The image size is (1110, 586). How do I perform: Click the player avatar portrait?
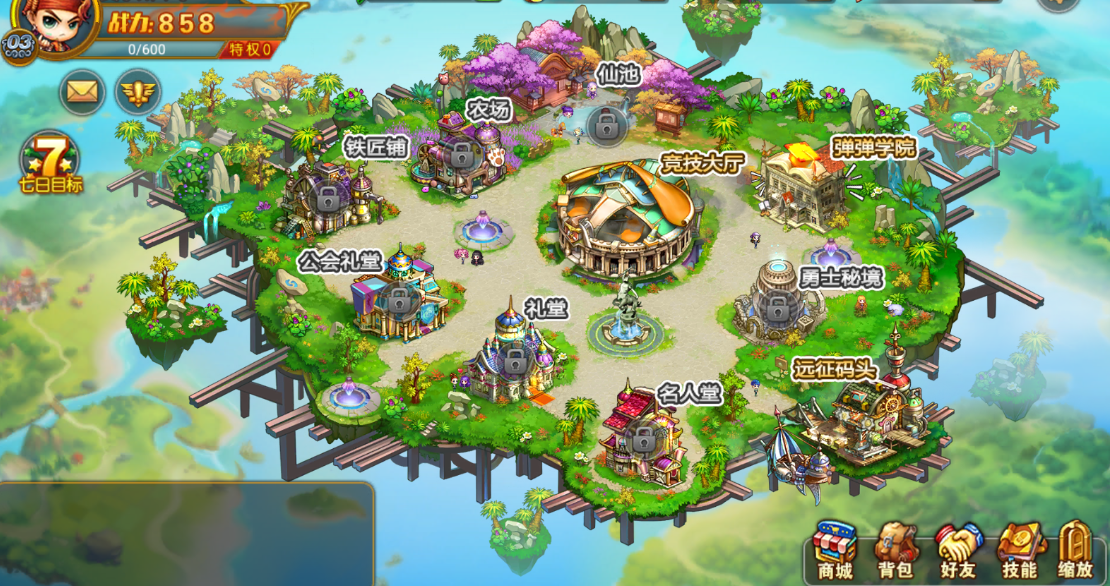(x=46, y=21)
